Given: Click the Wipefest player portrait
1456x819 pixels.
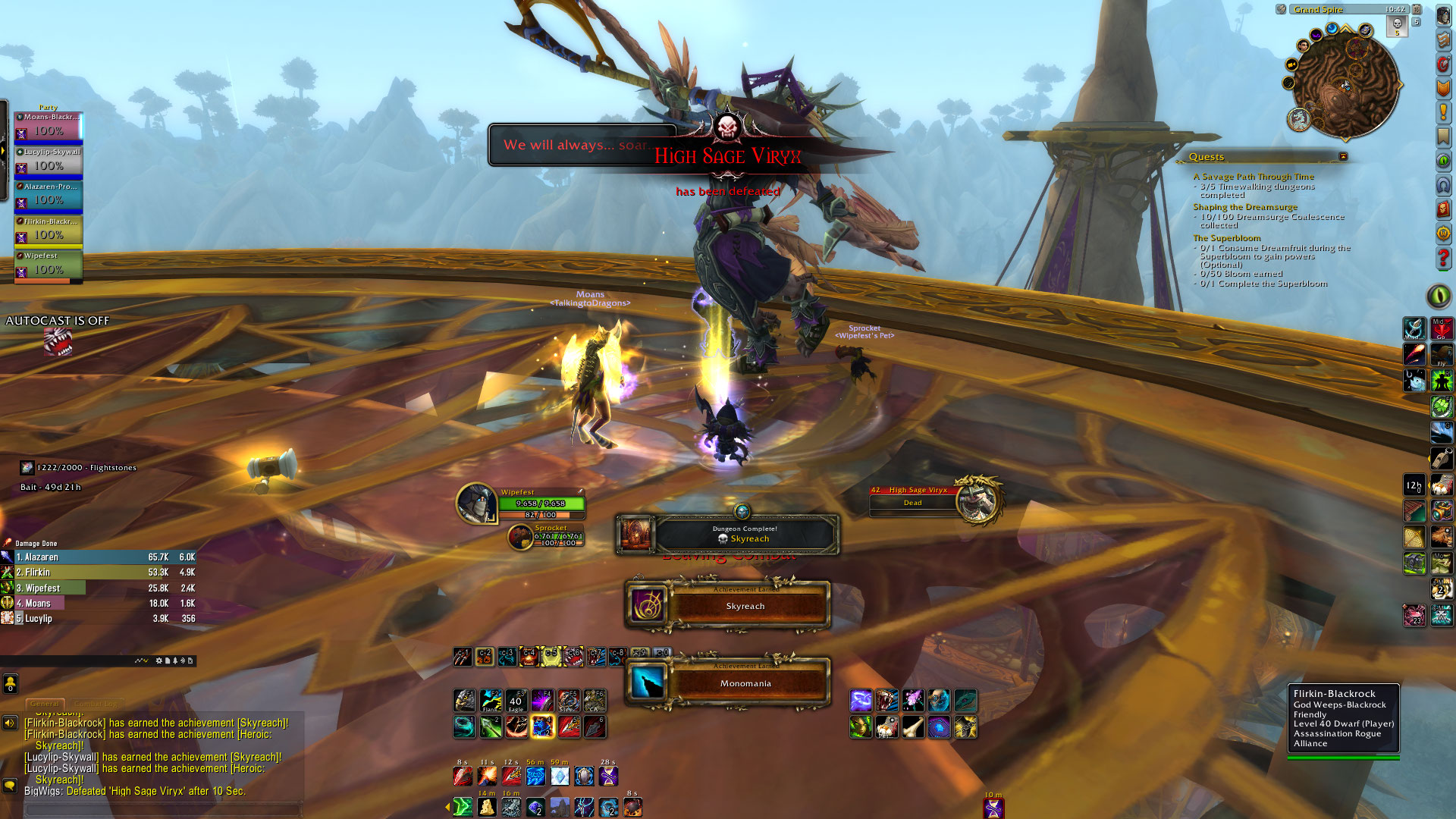Looking at the screenshot, I should point(476,503).
